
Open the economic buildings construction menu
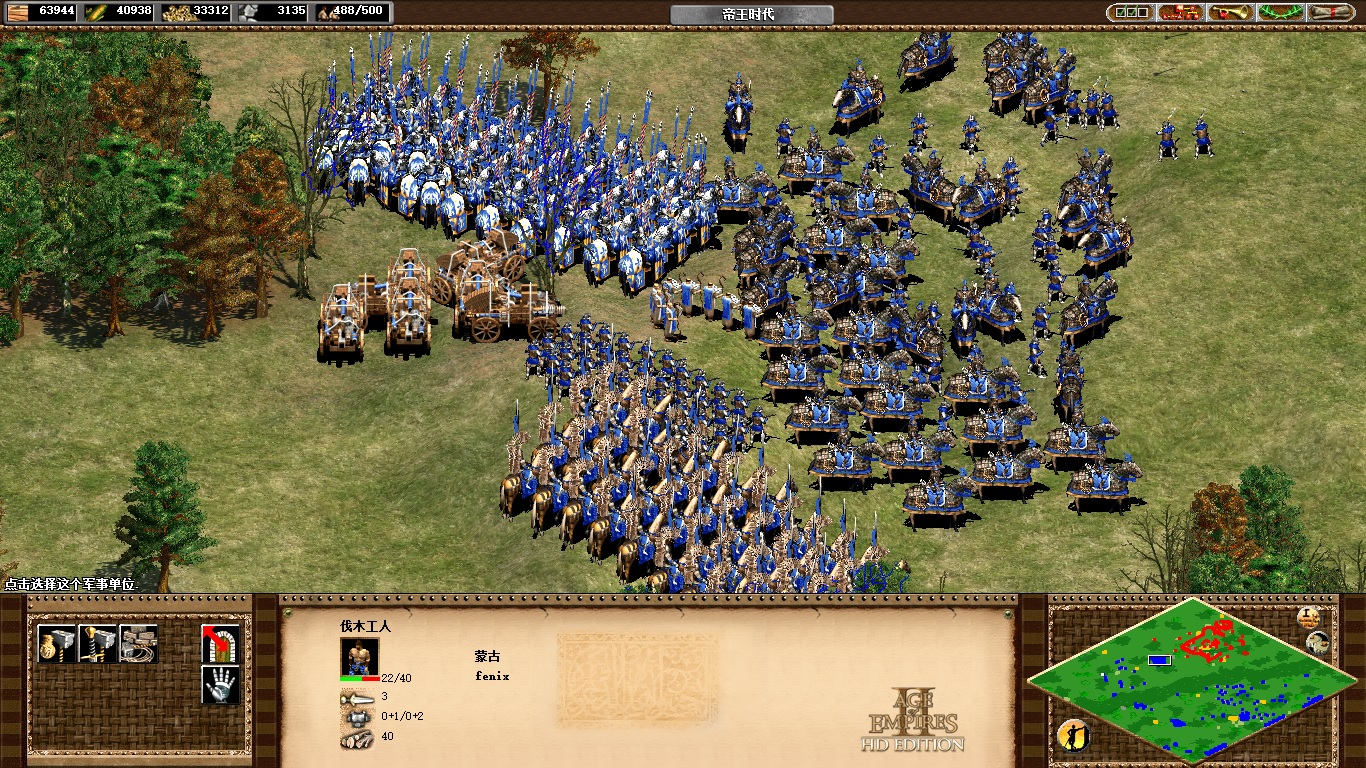pos(56,644)
